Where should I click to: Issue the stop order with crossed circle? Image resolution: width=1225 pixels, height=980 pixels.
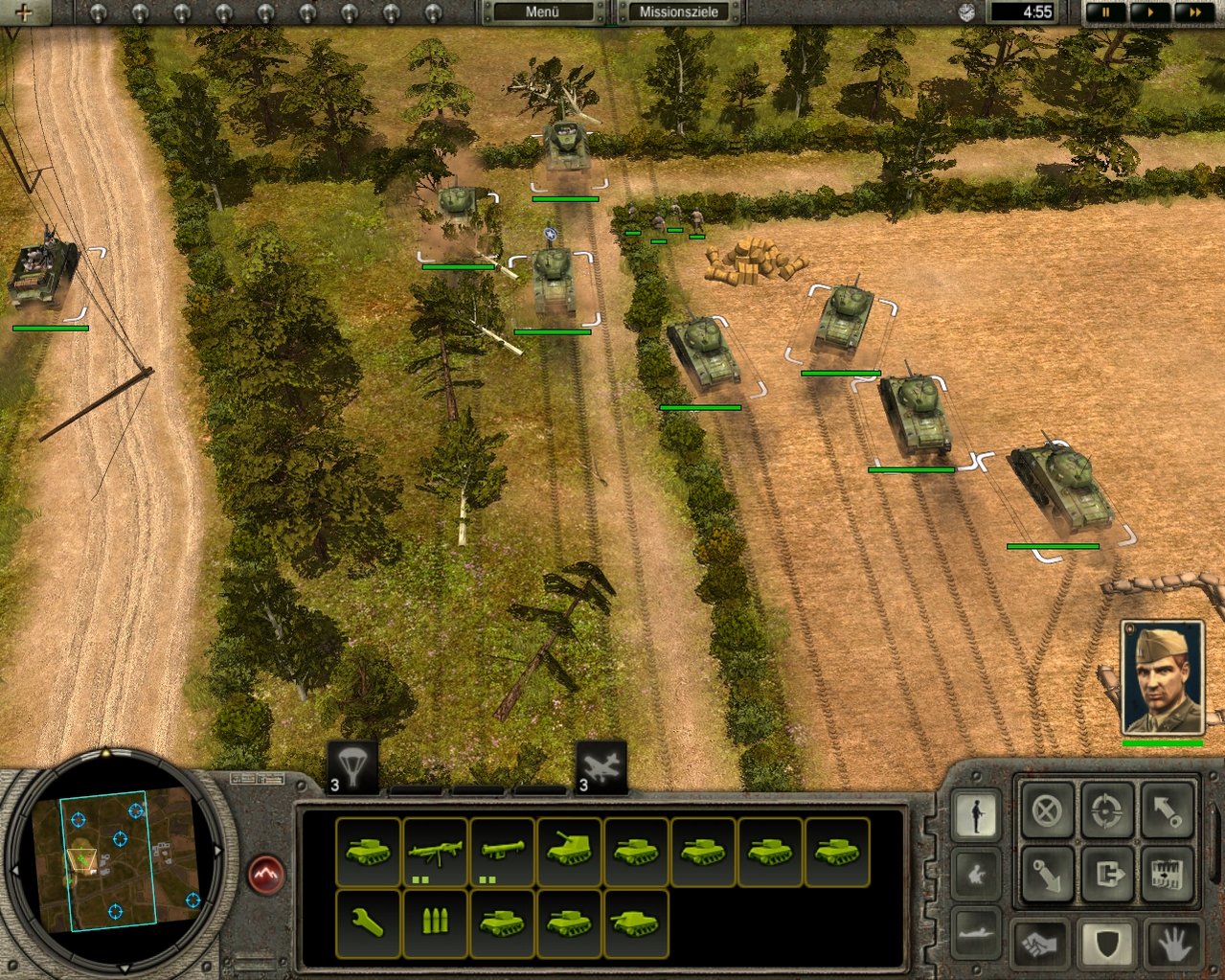(x=1047, y=811)
